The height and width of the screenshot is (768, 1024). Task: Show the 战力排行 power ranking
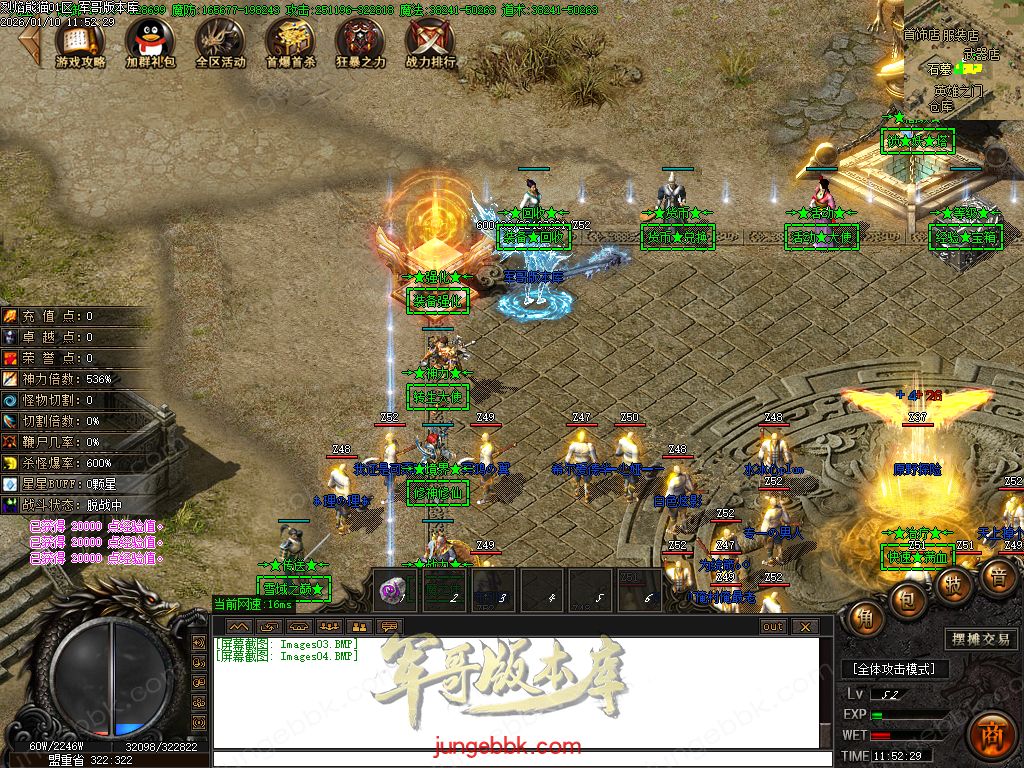pyautogui.click(x=430, y=41)
